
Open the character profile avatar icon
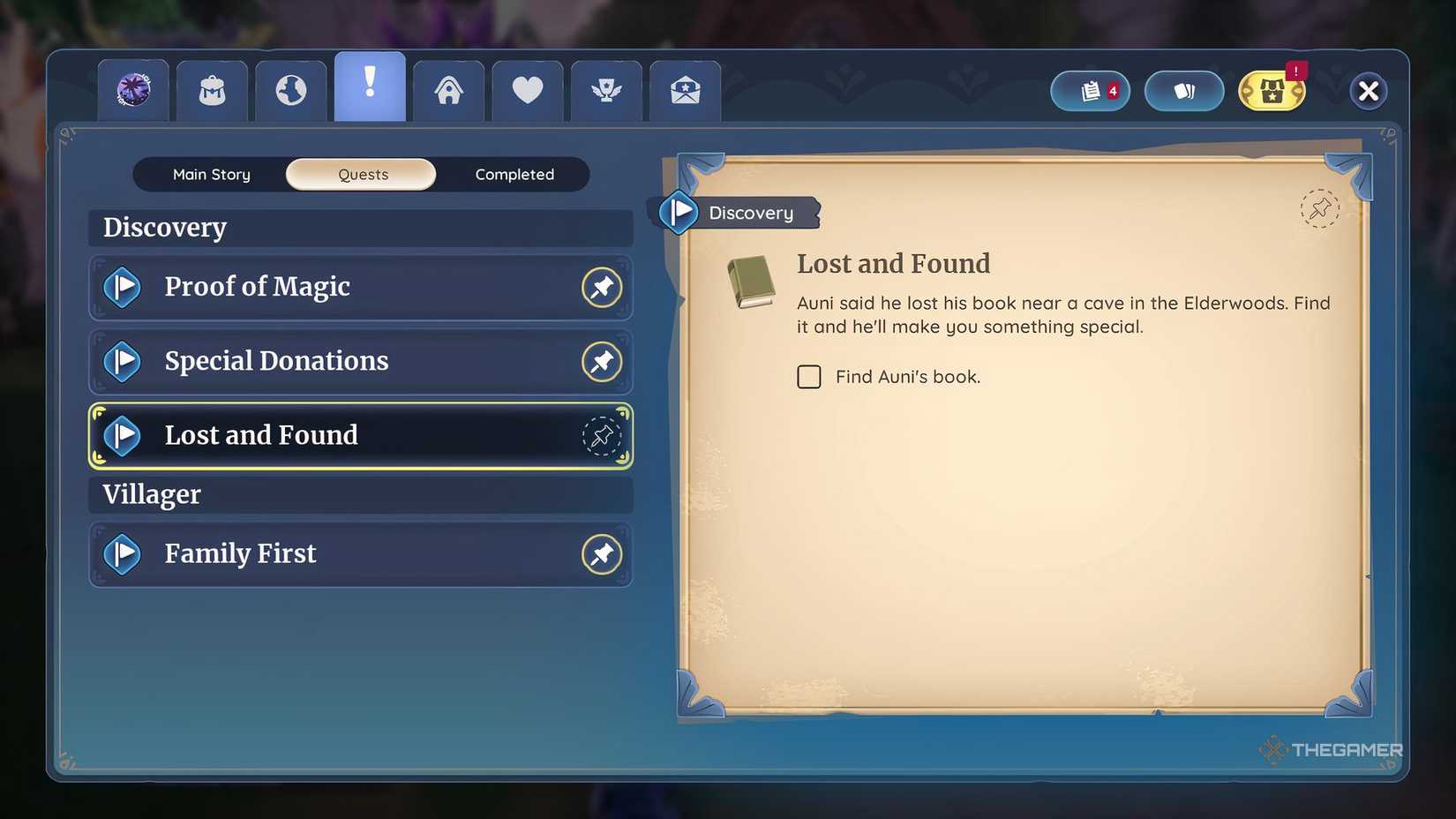coord(133,89)
